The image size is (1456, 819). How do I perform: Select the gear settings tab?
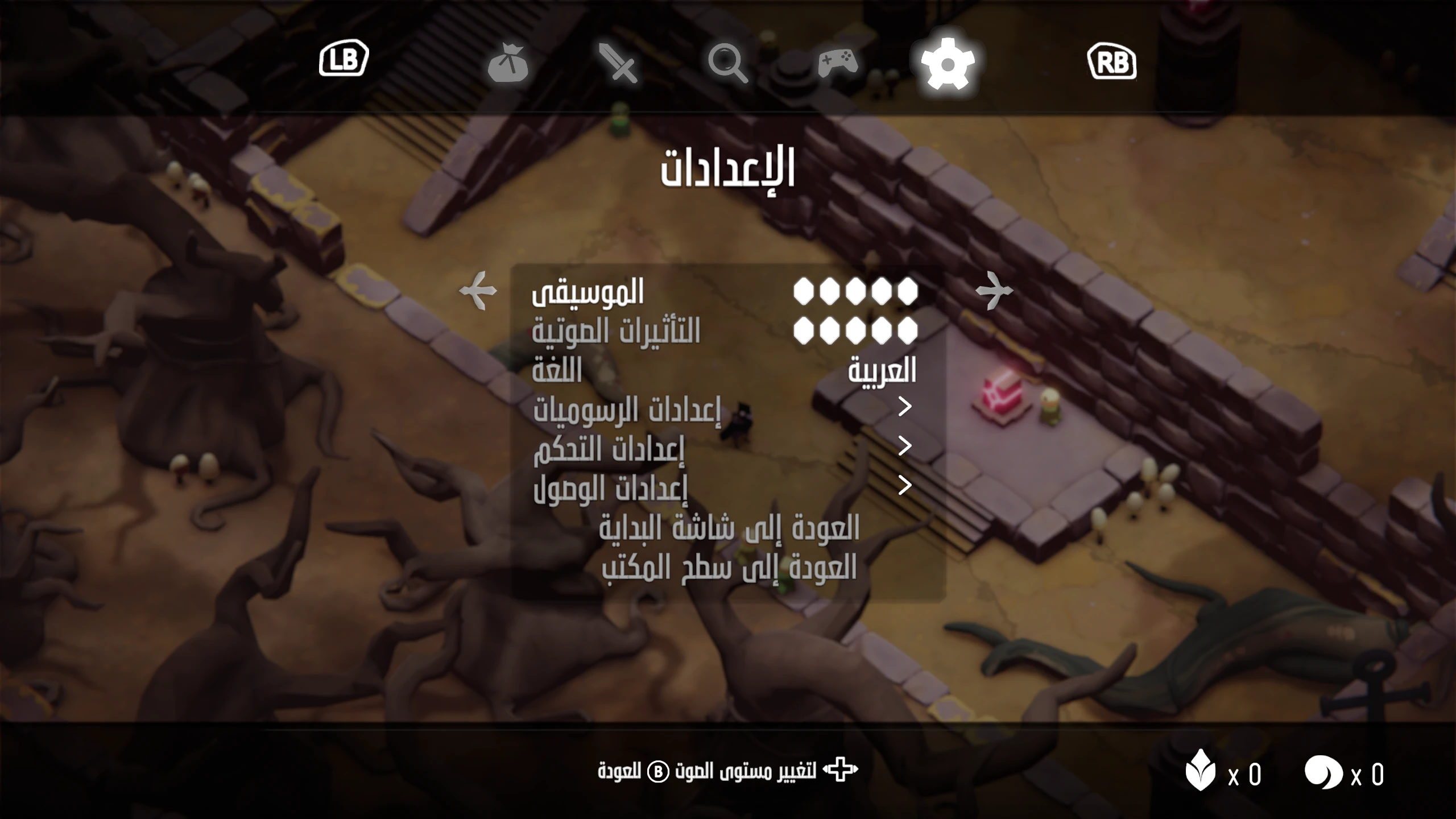948,63
